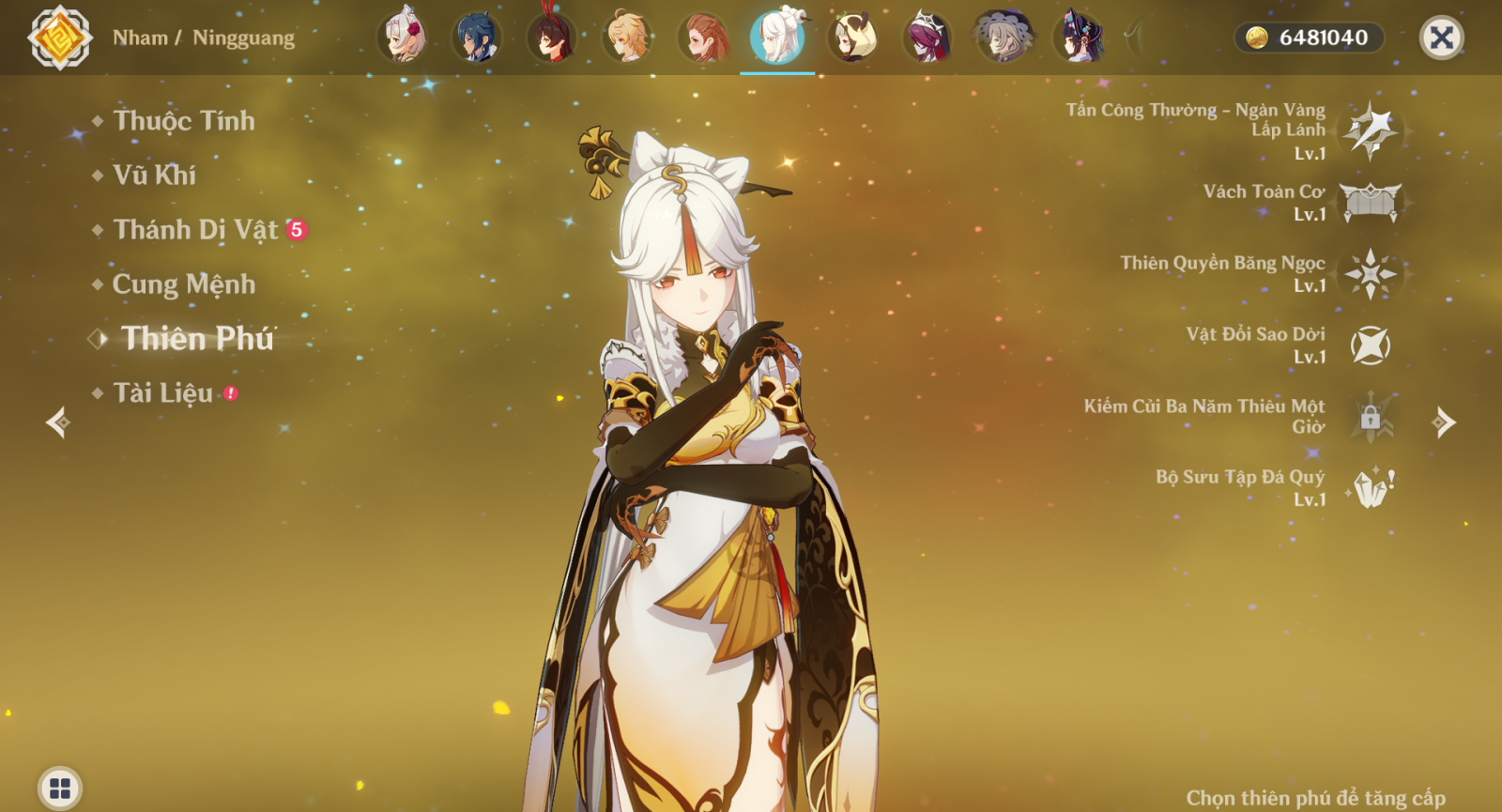The image size is (1502, 812).
Task: Open the Cung Mệnh constellation page
Action: pyautogui.click(x=184, y=284)
